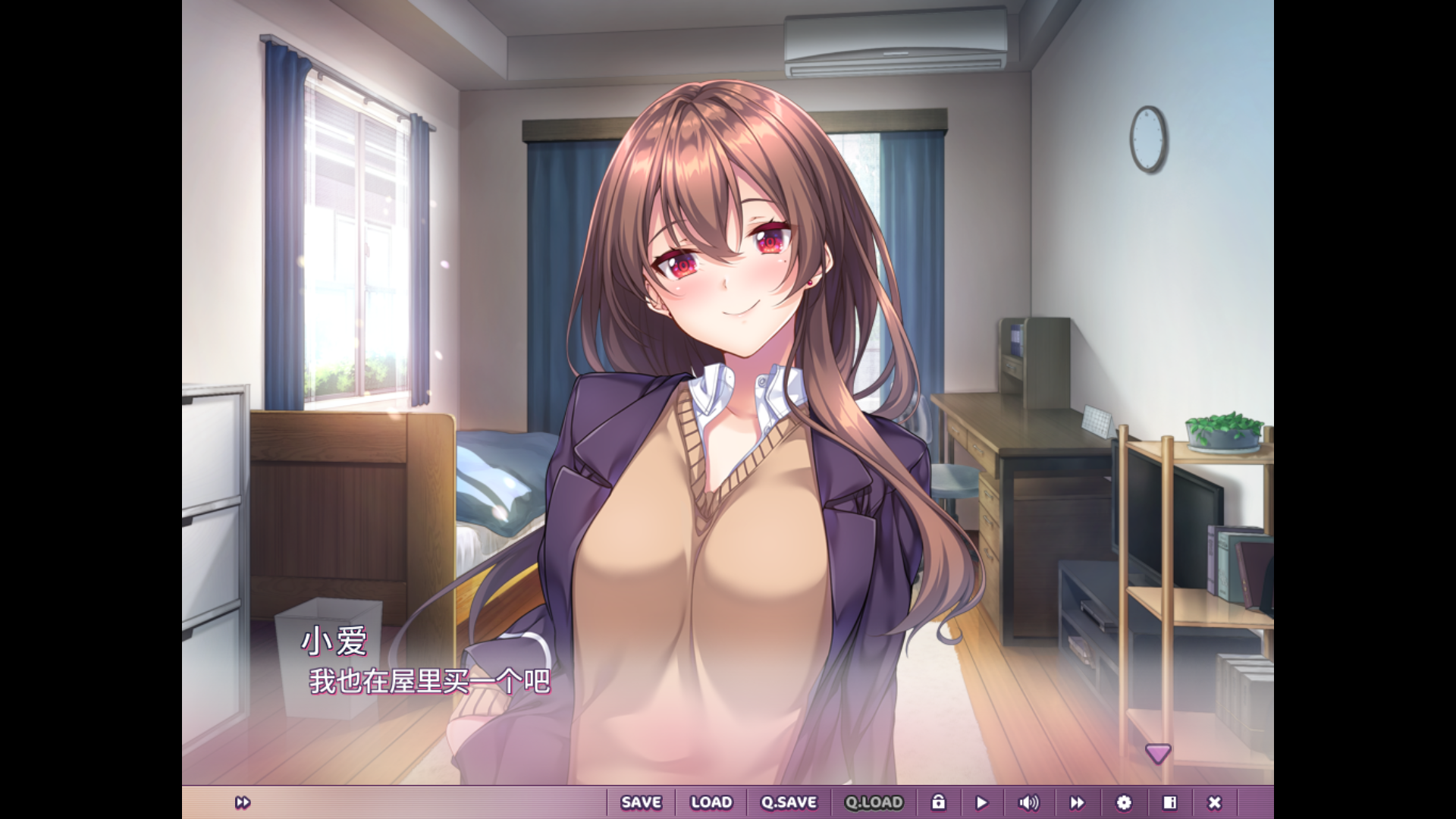Hide the text box using the dialogue window icon
Image resolution: width=1456 pixels, height=819 pixels.
(1169, 802)
